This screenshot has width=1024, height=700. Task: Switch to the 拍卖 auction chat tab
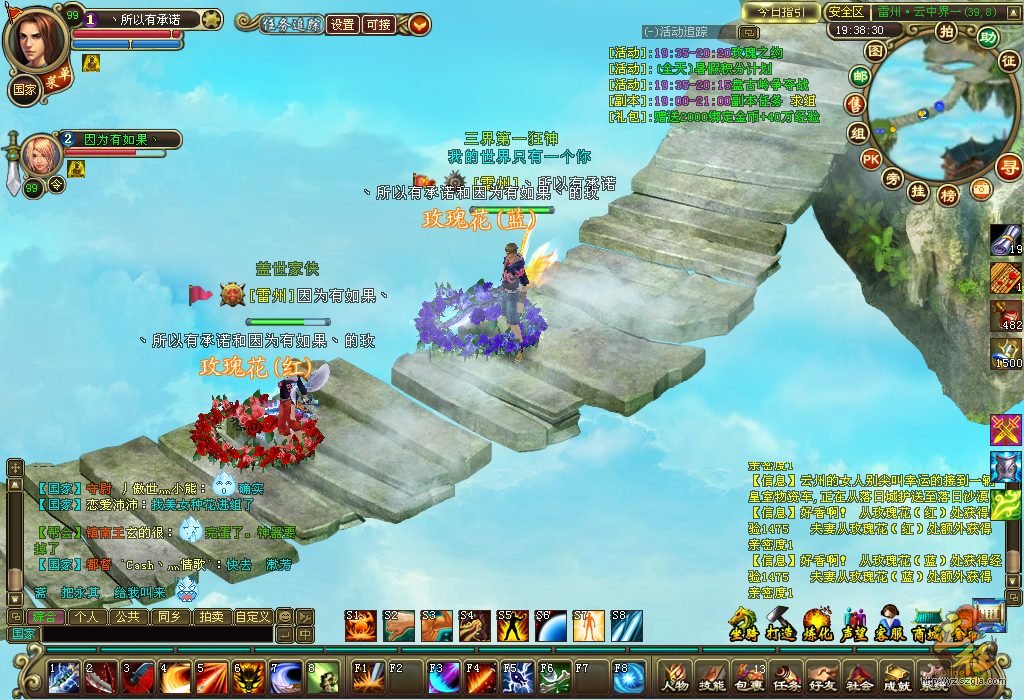click(211, 616)
